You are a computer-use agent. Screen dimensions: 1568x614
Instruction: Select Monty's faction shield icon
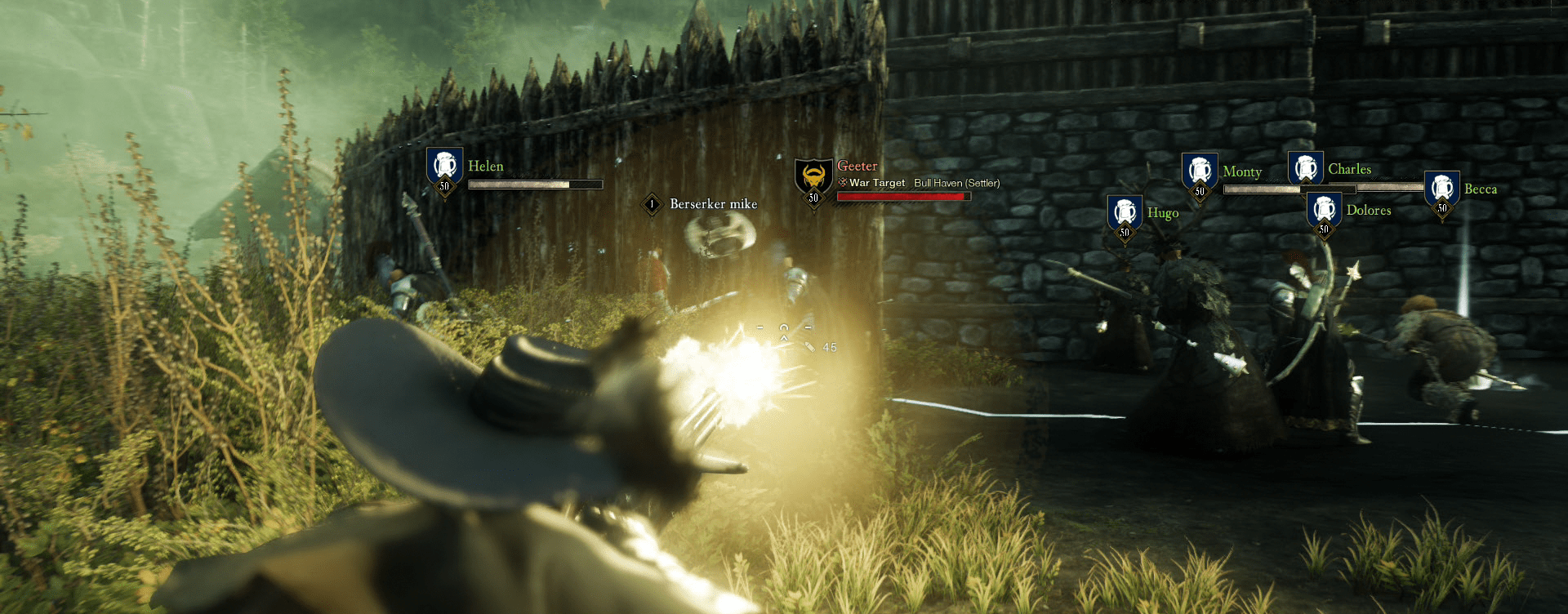(x=1200, y=171)
